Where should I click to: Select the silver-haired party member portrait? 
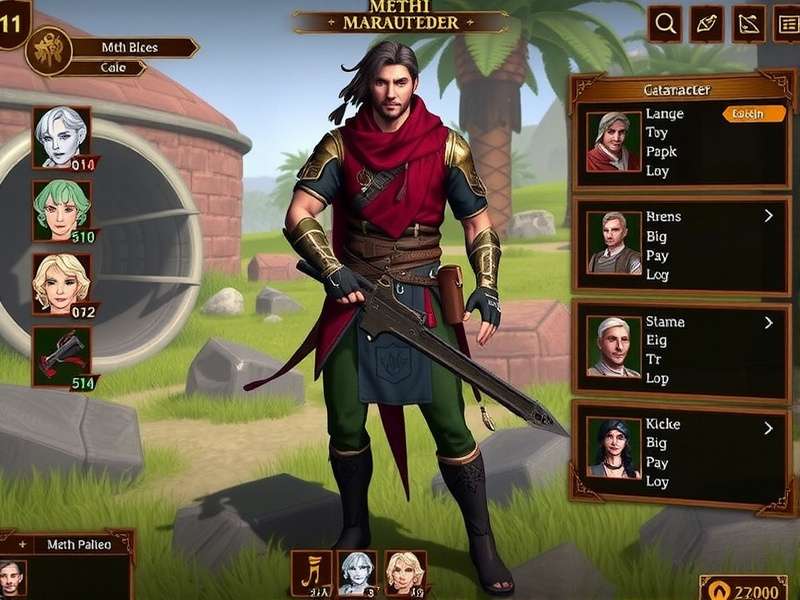tap(62, 137)
